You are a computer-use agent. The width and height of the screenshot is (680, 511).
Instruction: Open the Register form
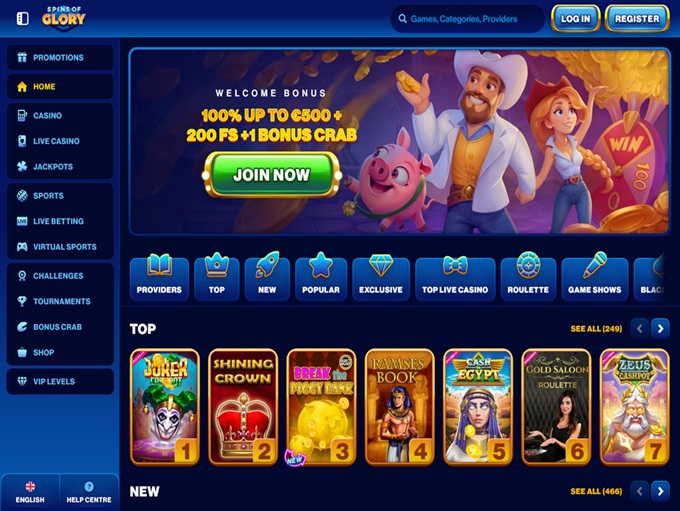(x=637, y=18)
